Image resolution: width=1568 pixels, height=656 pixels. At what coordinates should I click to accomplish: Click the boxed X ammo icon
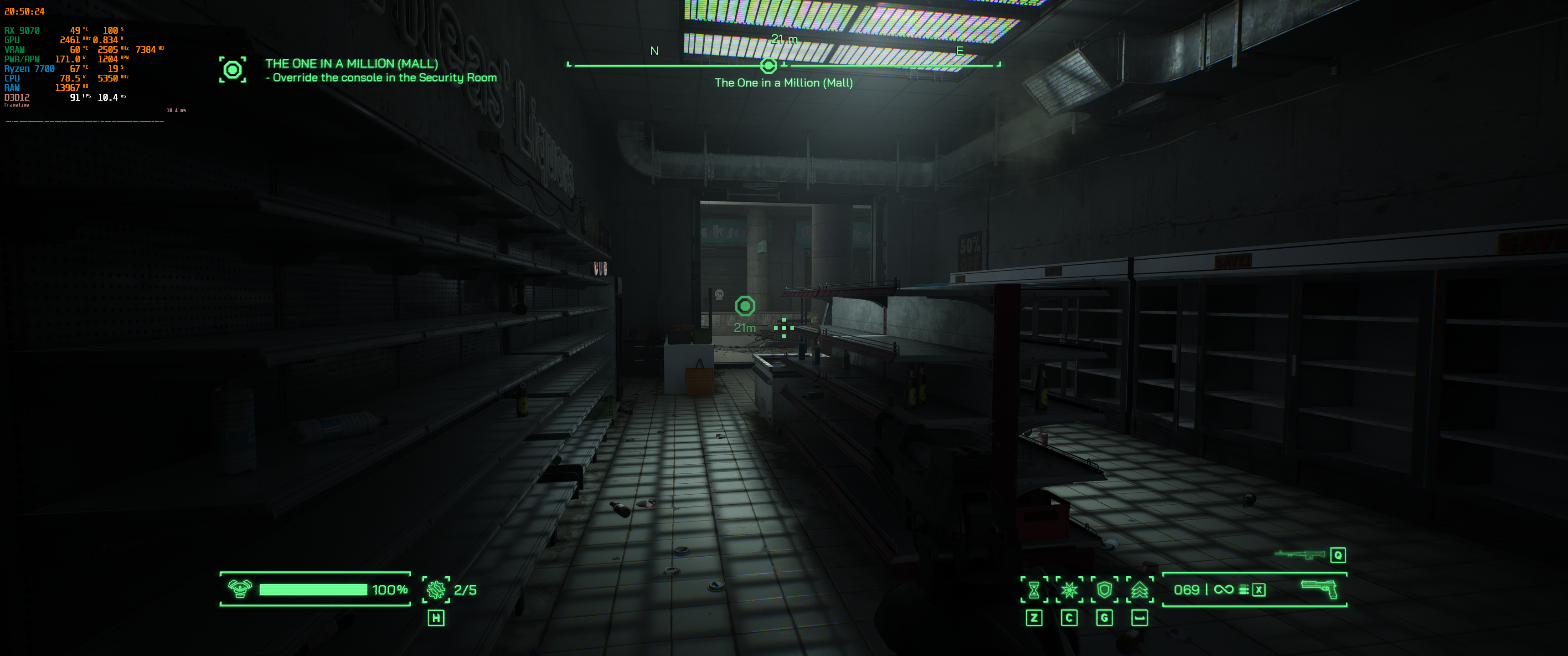coord(1259,591)
